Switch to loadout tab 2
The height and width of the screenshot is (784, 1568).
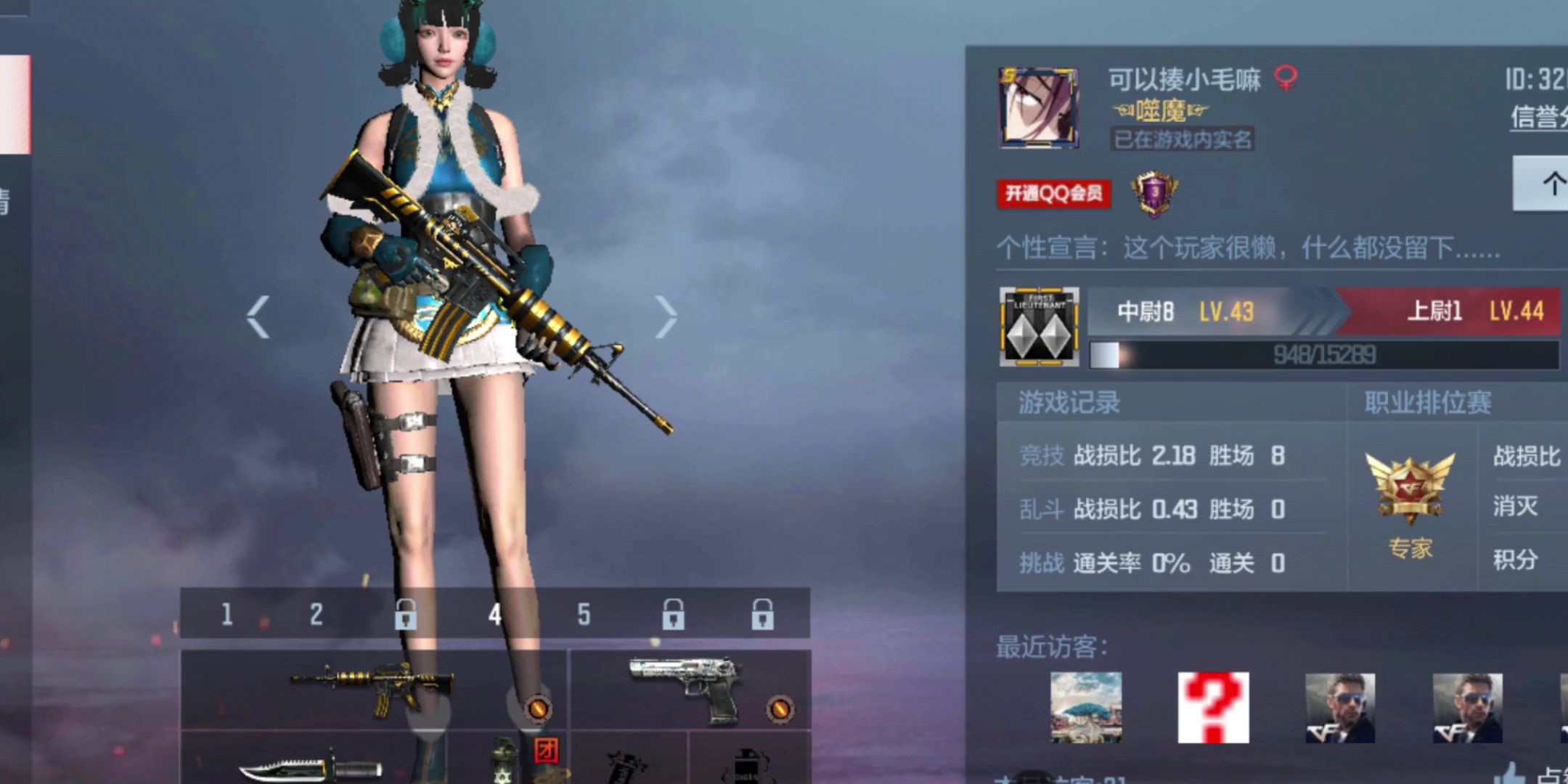click(x=316, y=615)
